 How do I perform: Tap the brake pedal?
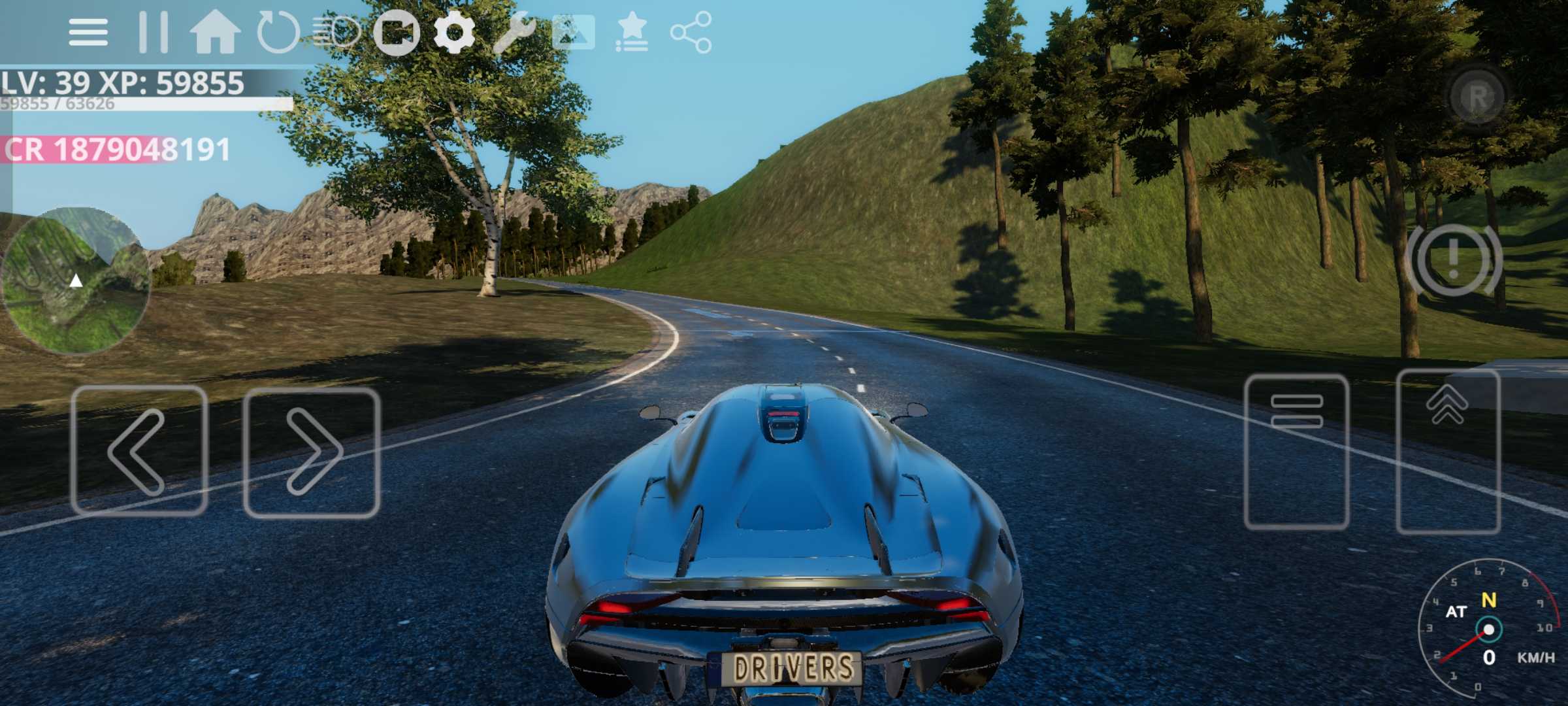point(1296,452)
